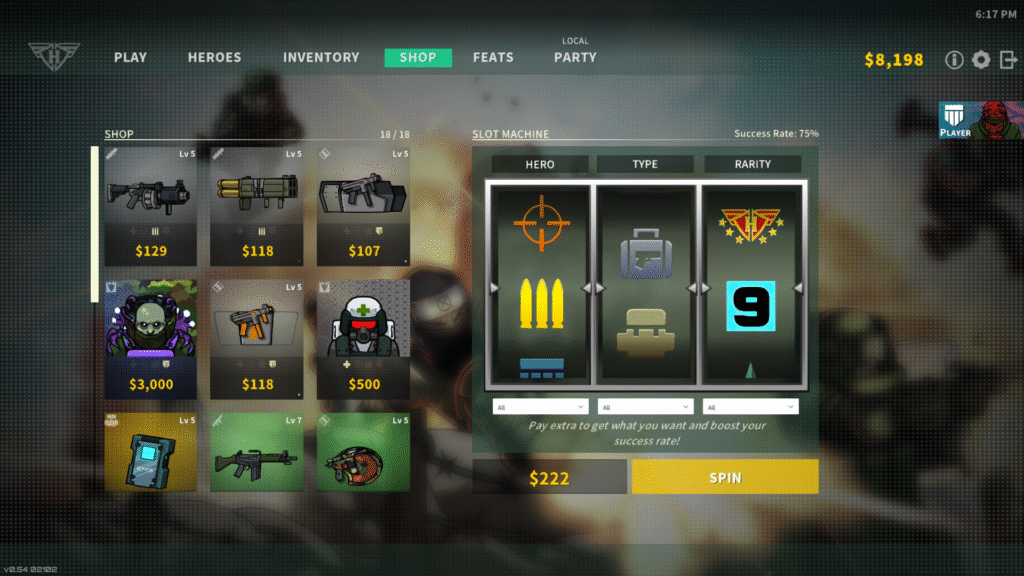Image resolution: width=1024 pixels, height=576 pixels.
Task: Click the winged logo emblem
Action: pos(46,56)
